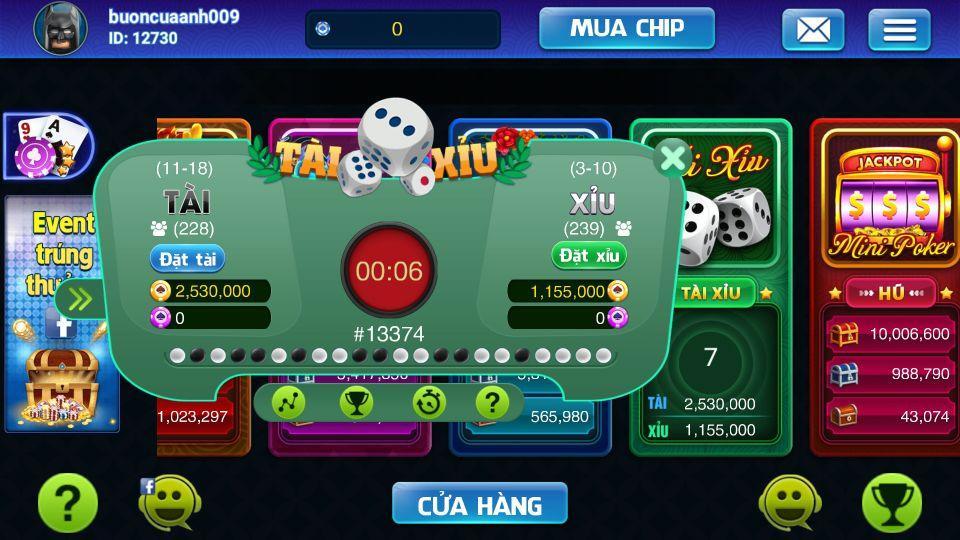The height and width of the screenshot is (540, 960).
Task: Contact support via headset smiley
Action: (790, 503)
